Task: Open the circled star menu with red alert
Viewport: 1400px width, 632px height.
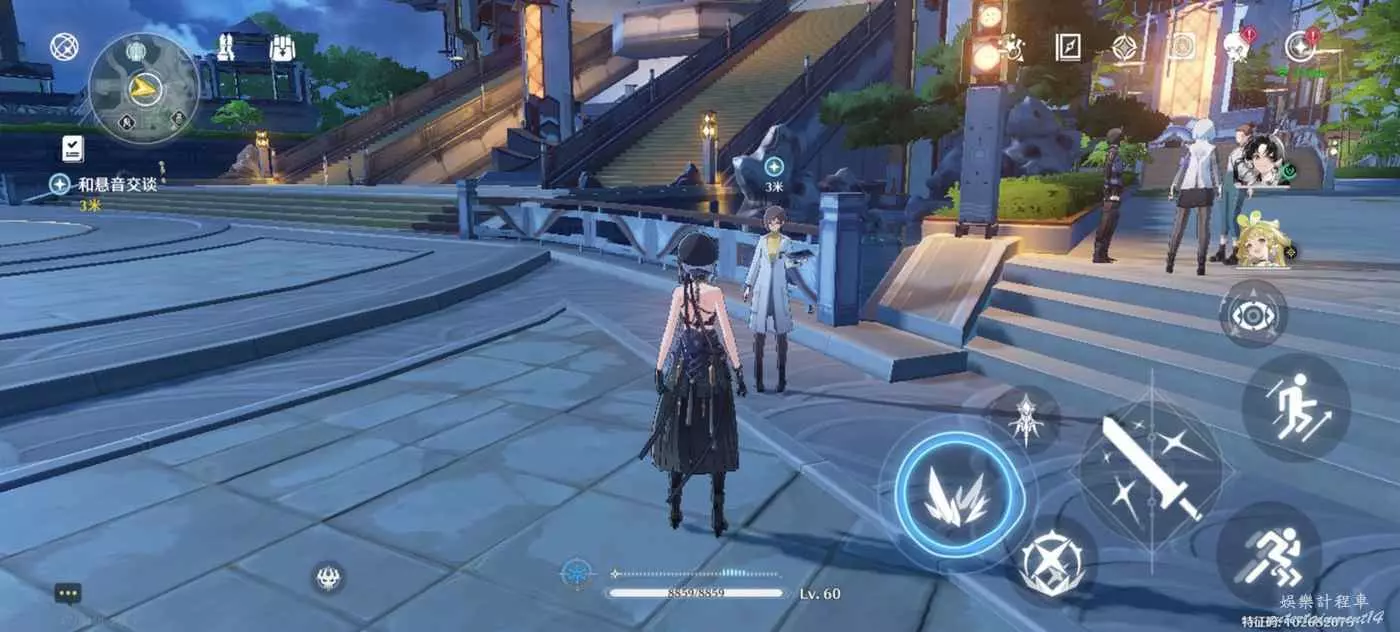Action: click(1300, 46)
